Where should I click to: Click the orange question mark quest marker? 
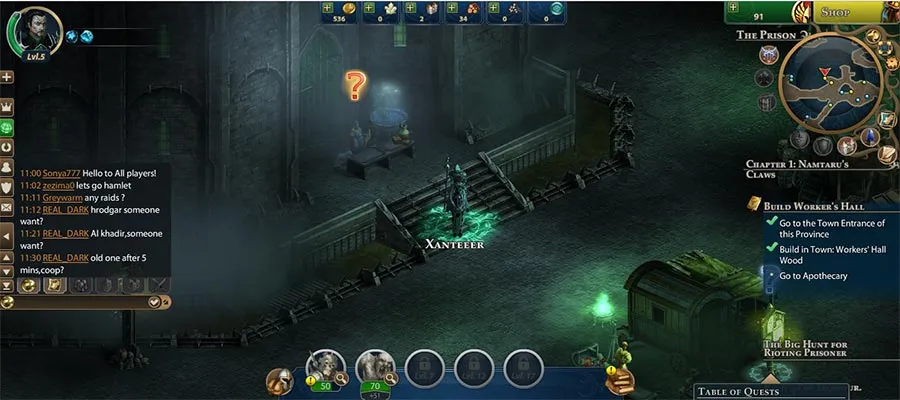point(355,85)
